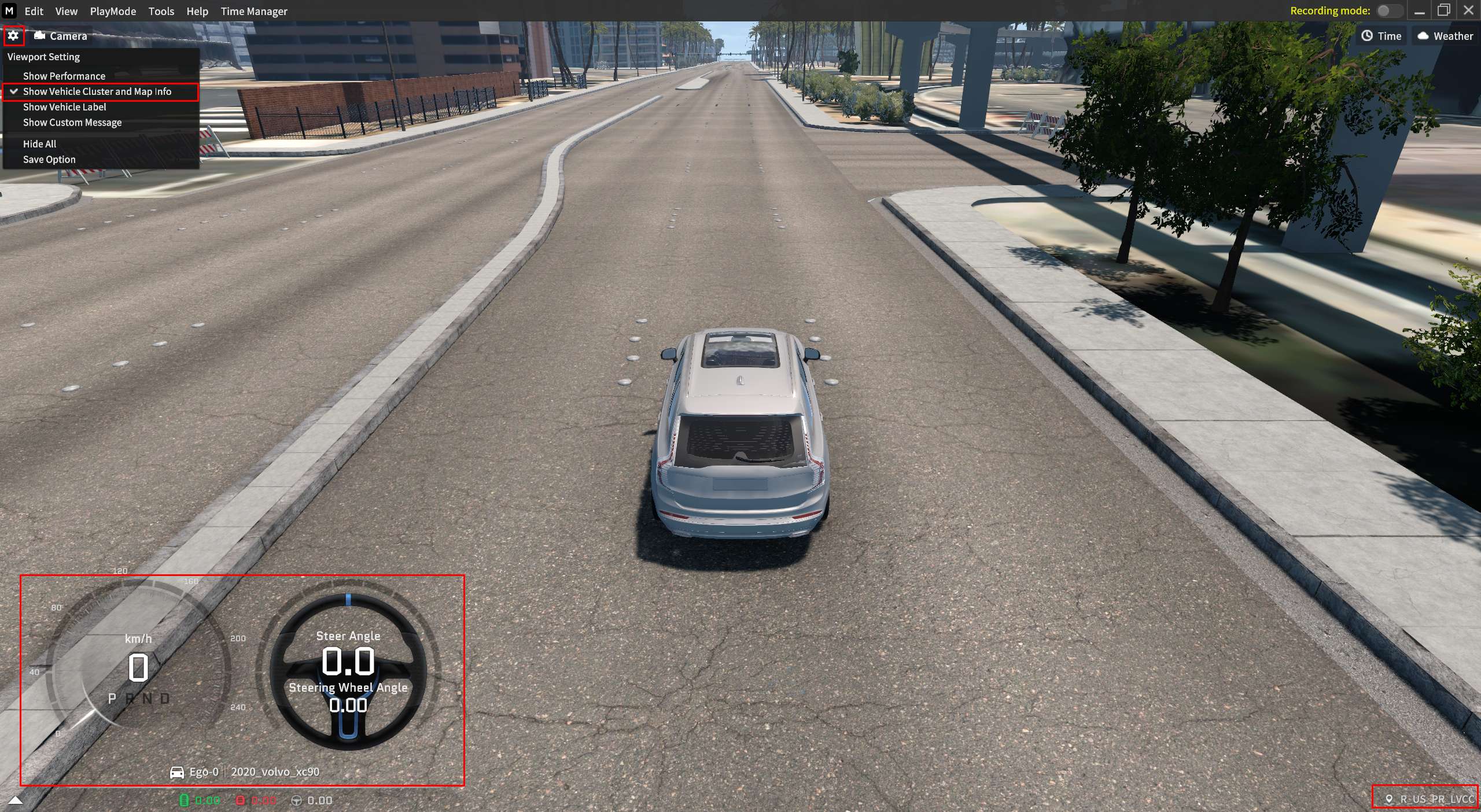Expand the bottom-left up arrow panel
The image size is (1481, 812).
pyautogui.click(x=16, y=800)
